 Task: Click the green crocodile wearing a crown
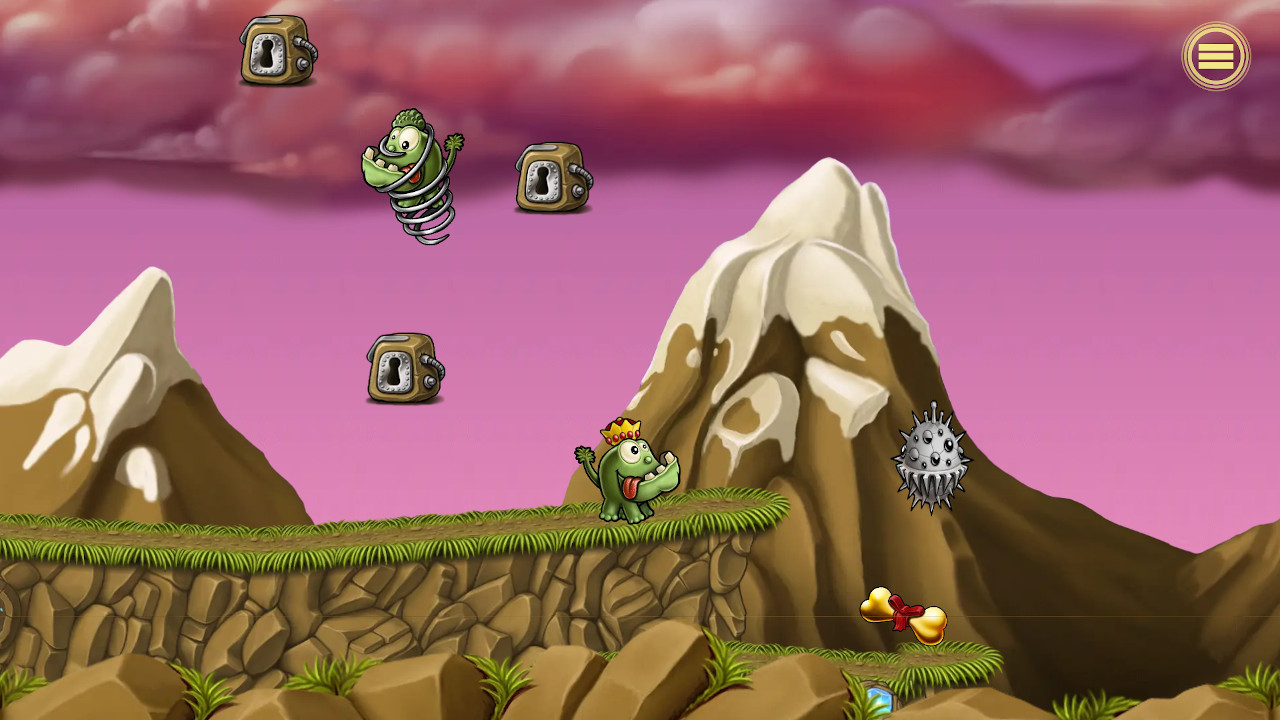tap(630, 480)
